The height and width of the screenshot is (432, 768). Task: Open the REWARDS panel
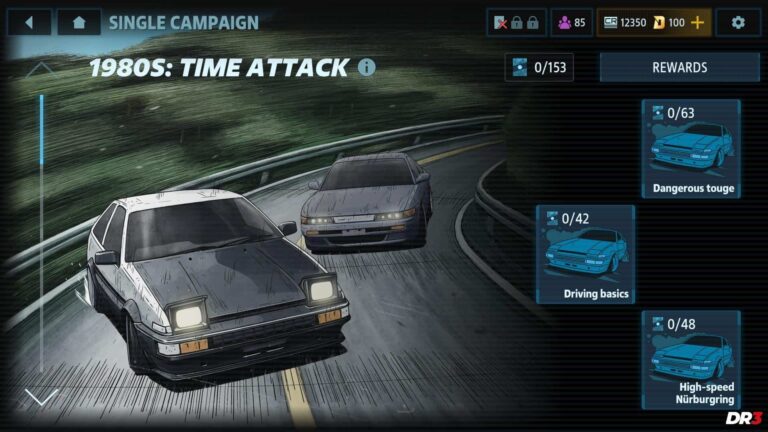tap(679, 68)
